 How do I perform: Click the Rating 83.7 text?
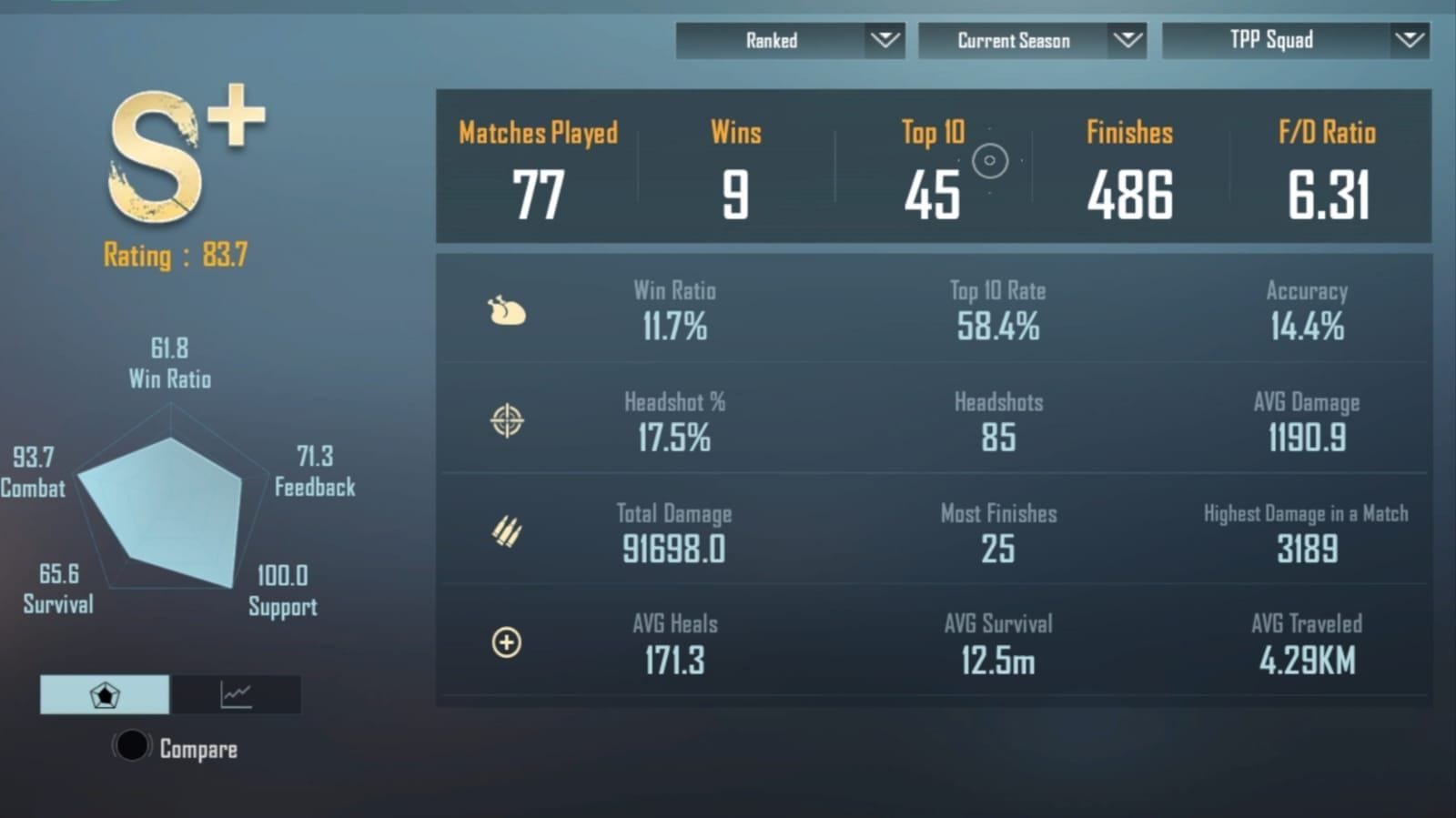coord(175,257)
